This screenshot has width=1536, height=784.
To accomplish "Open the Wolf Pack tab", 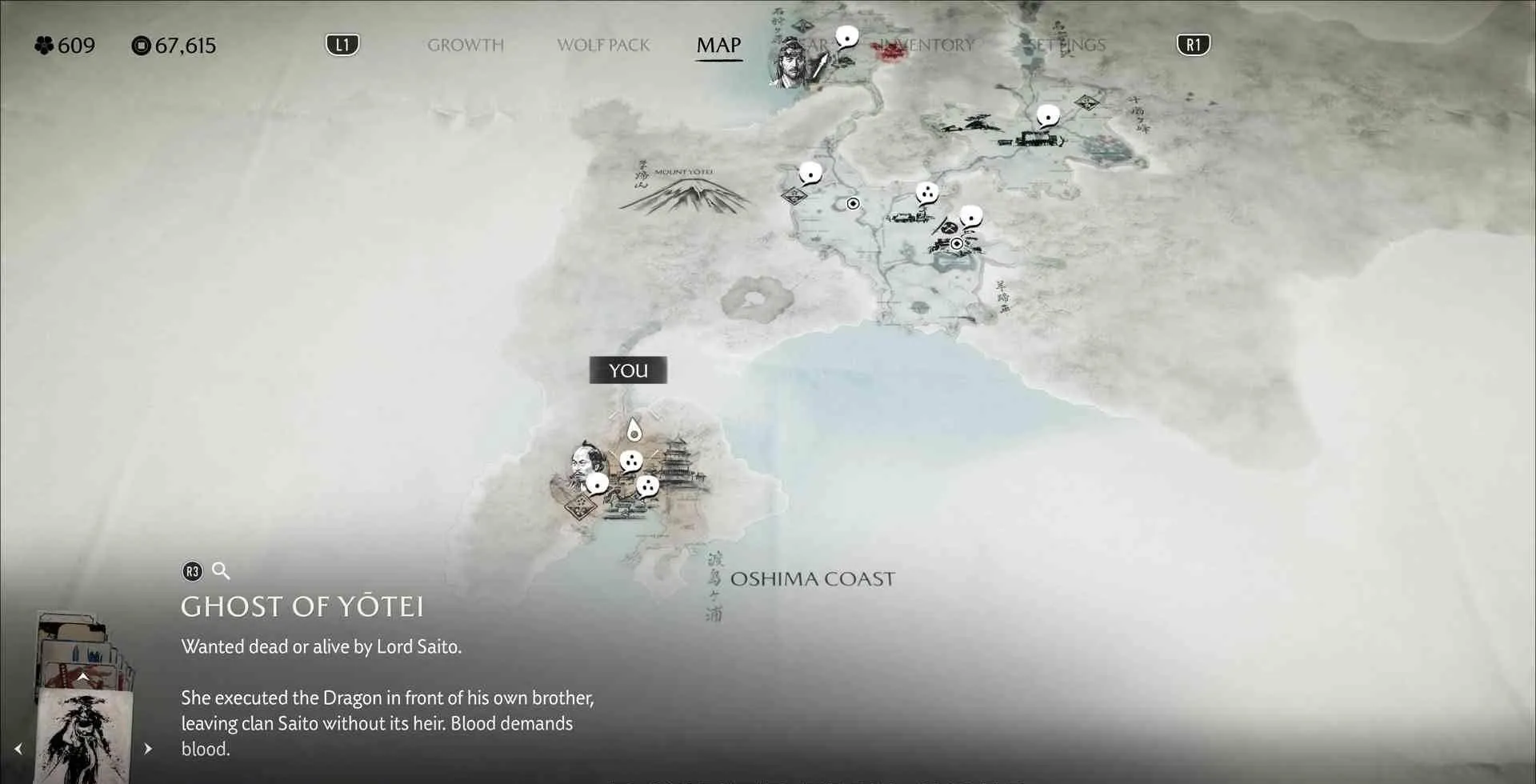I will tap(603, 45).
